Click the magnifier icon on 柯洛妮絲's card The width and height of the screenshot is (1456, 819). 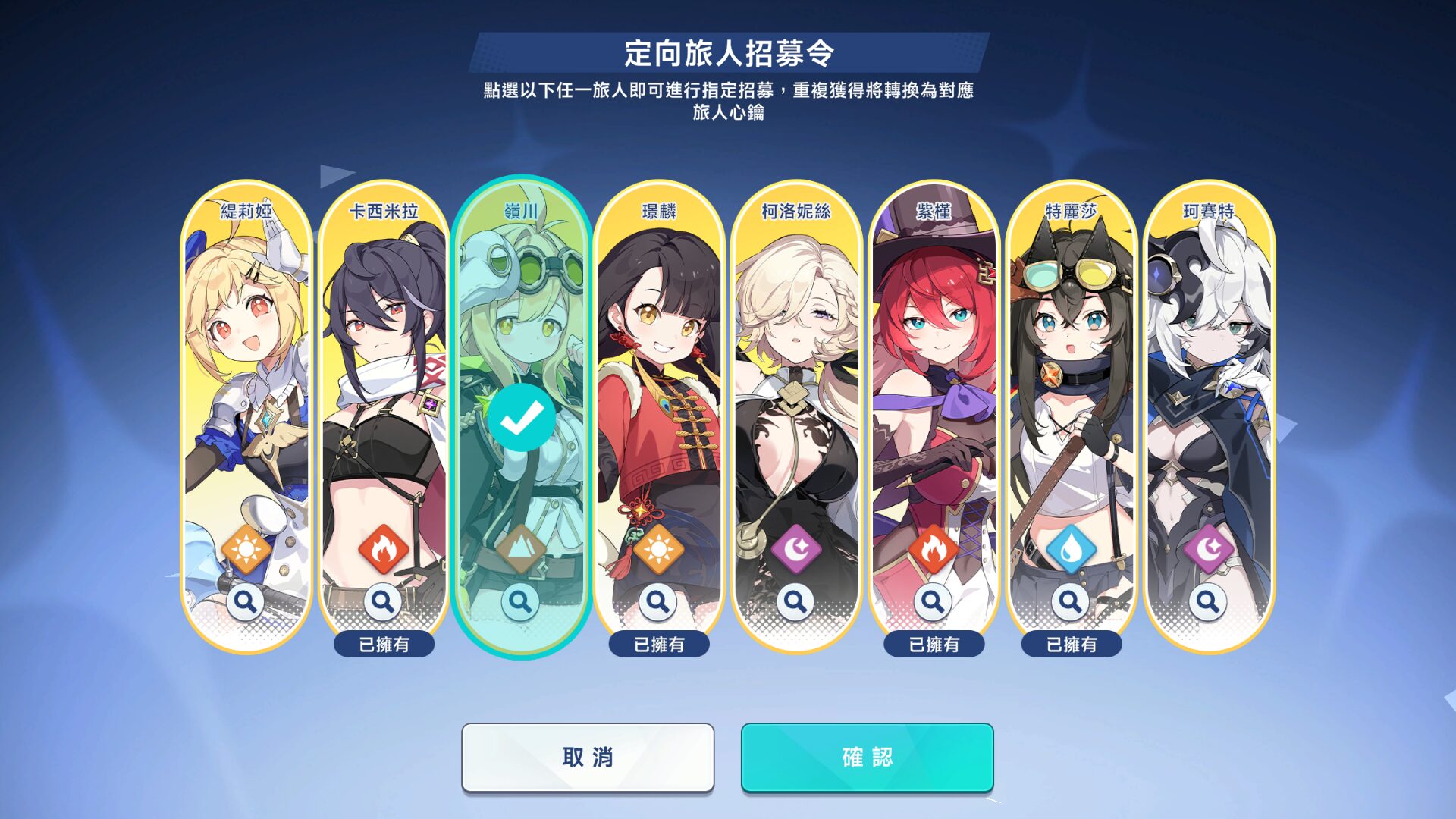point(795,601)
